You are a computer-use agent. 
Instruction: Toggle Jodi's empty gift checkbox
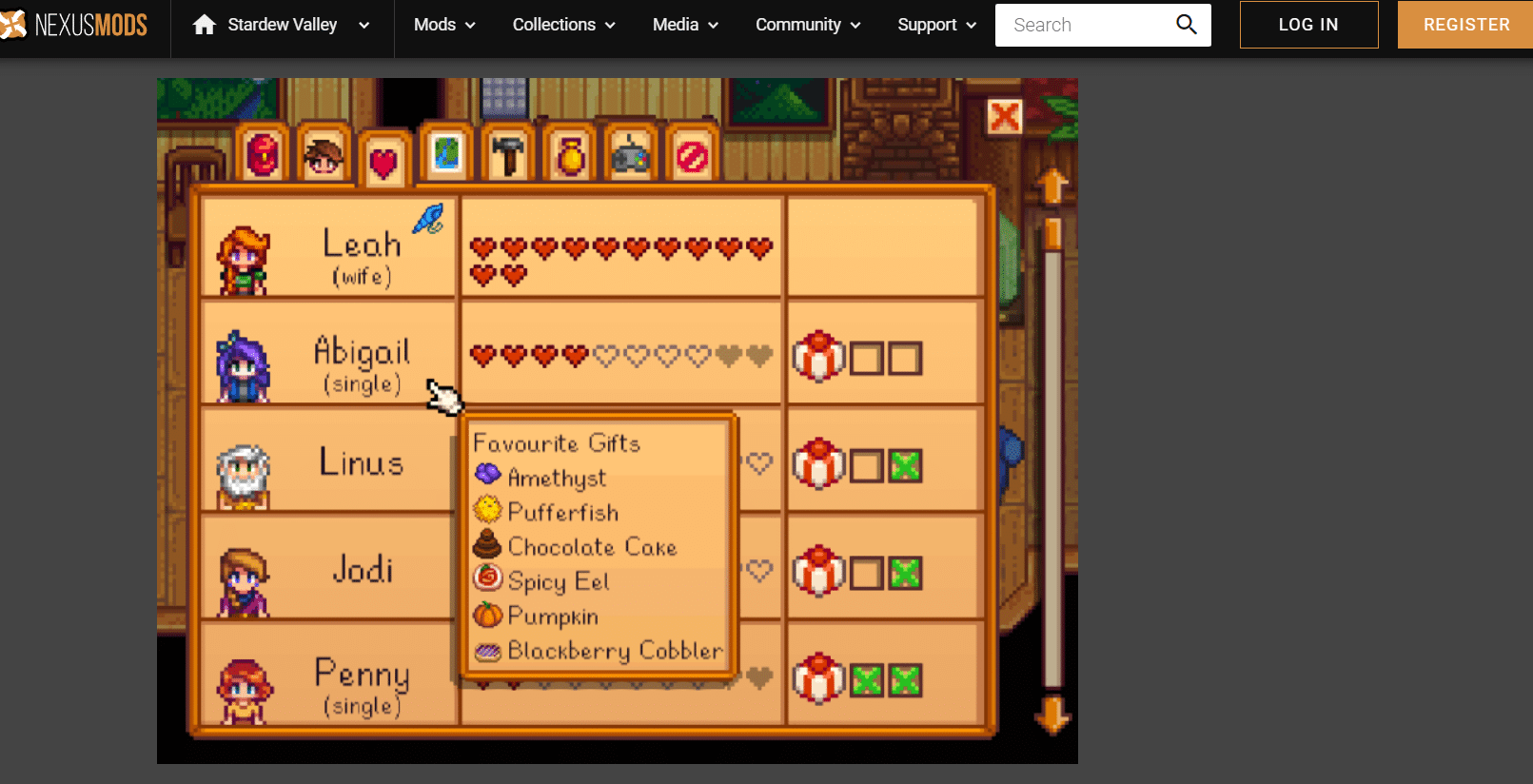(868, 573)
